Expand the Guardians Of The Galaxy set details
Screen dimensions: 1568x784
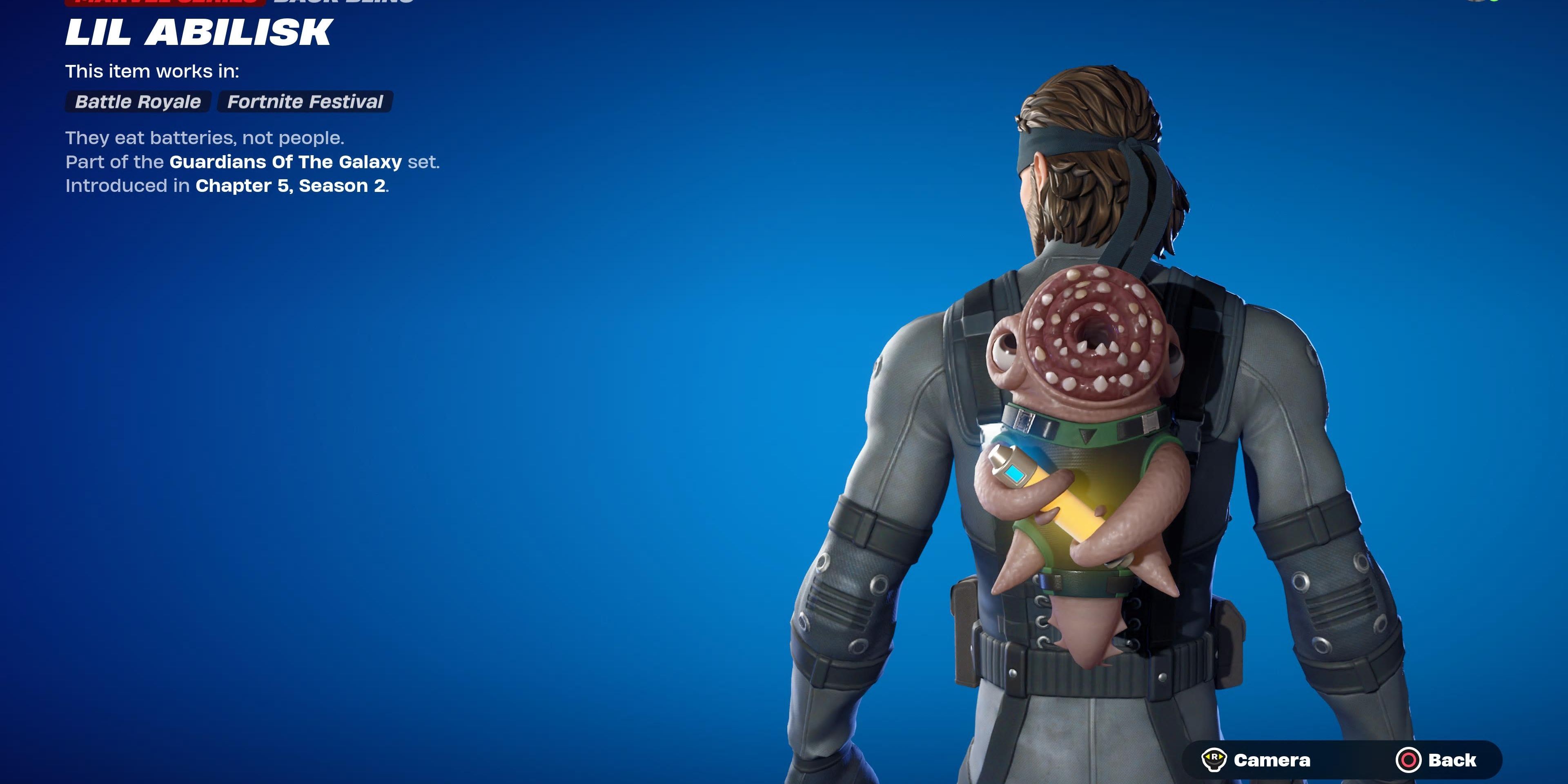(283, 162)
